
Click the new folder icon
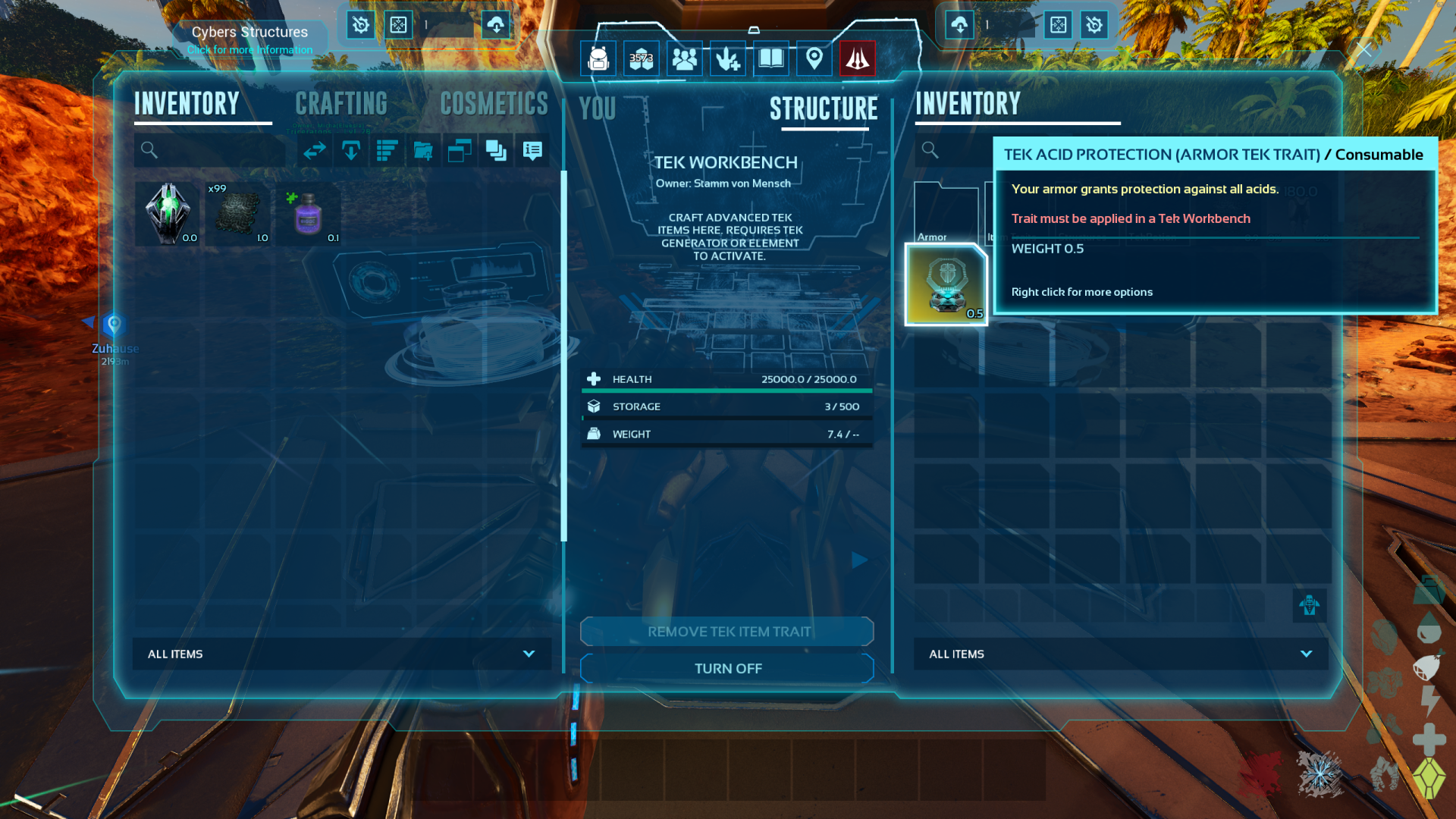point(423,151)
